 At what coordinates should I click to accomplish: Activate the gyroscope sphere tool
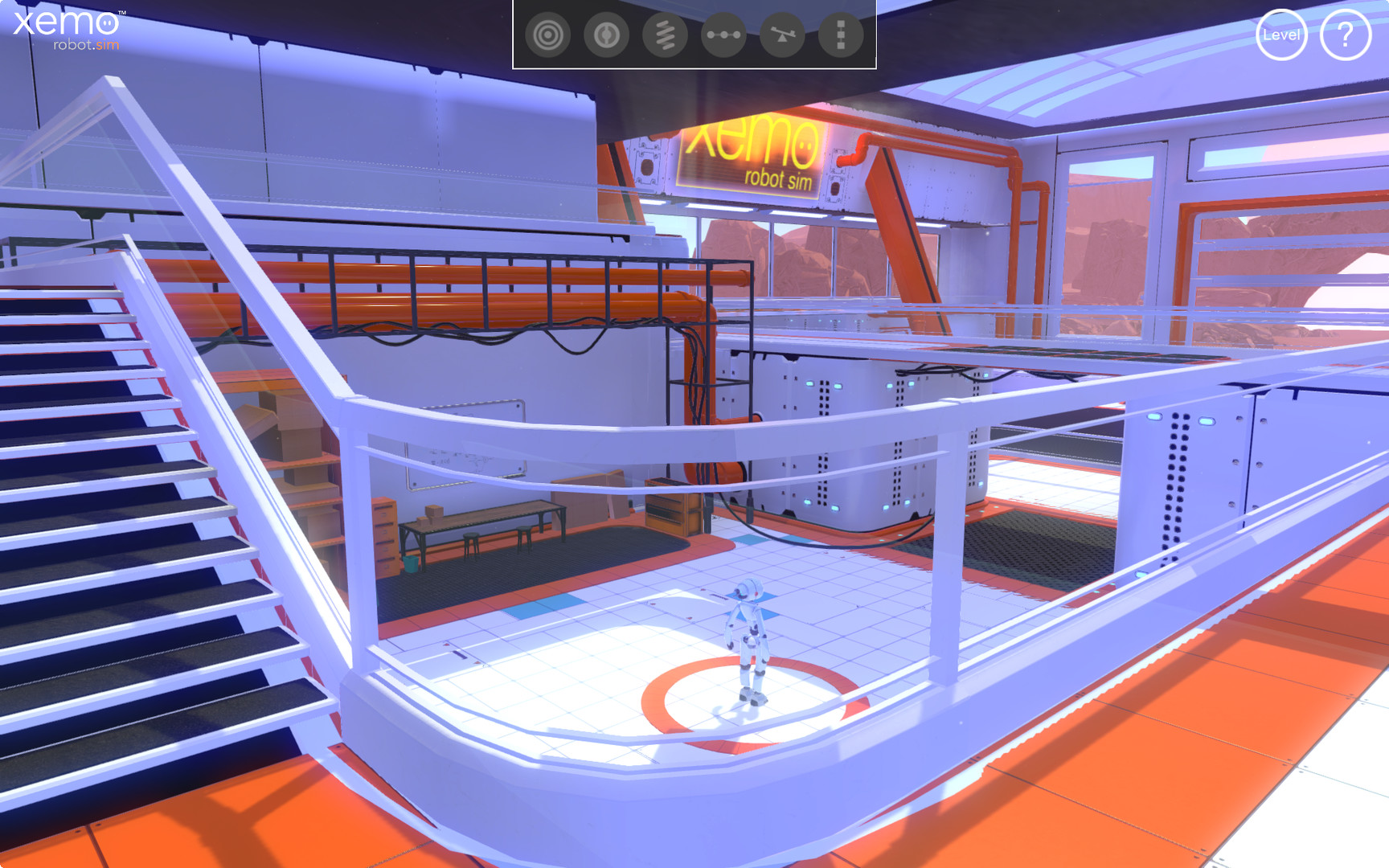click(607, 35)
